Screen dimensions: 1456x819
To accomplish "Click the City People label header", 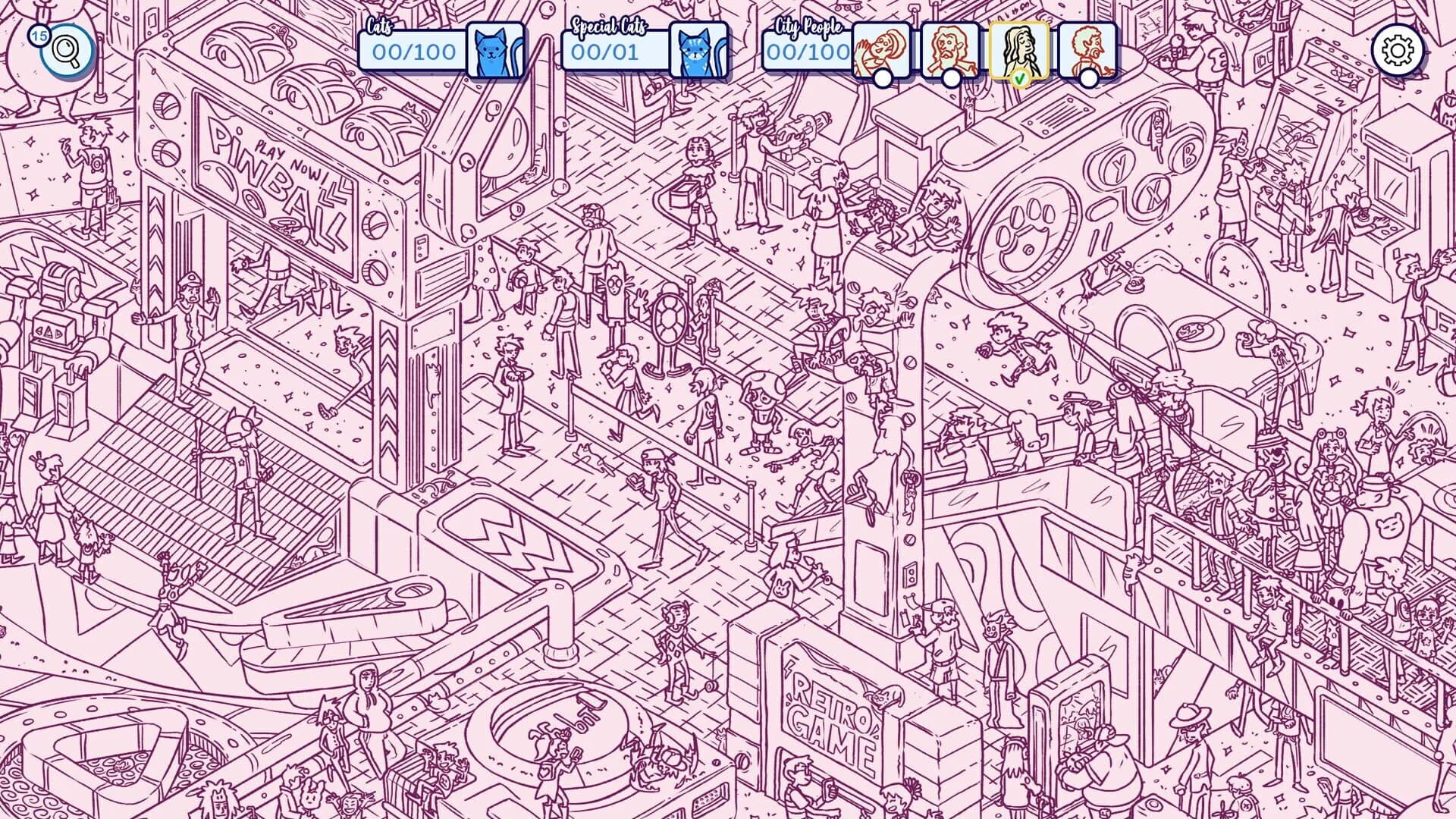I will [x=809, y=28].
